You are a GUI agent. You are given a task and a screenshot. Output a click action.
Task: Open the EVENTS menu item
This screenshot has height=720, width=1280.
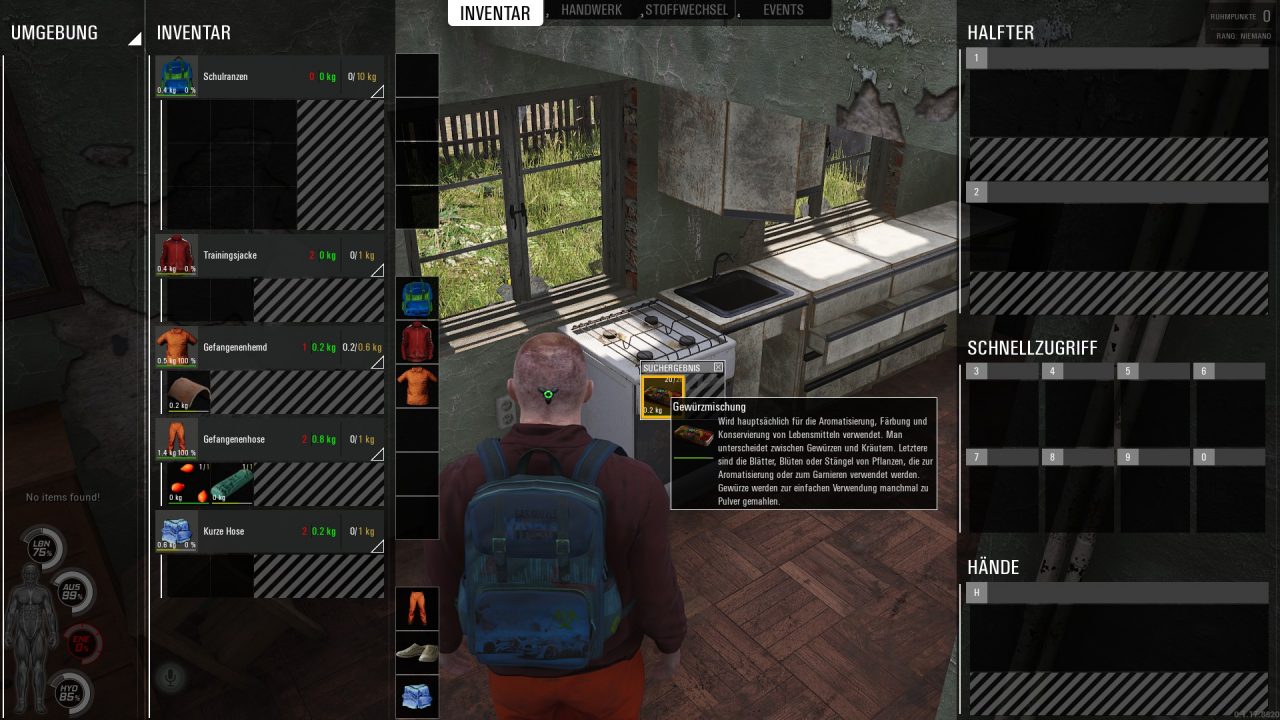pos(783,11)
